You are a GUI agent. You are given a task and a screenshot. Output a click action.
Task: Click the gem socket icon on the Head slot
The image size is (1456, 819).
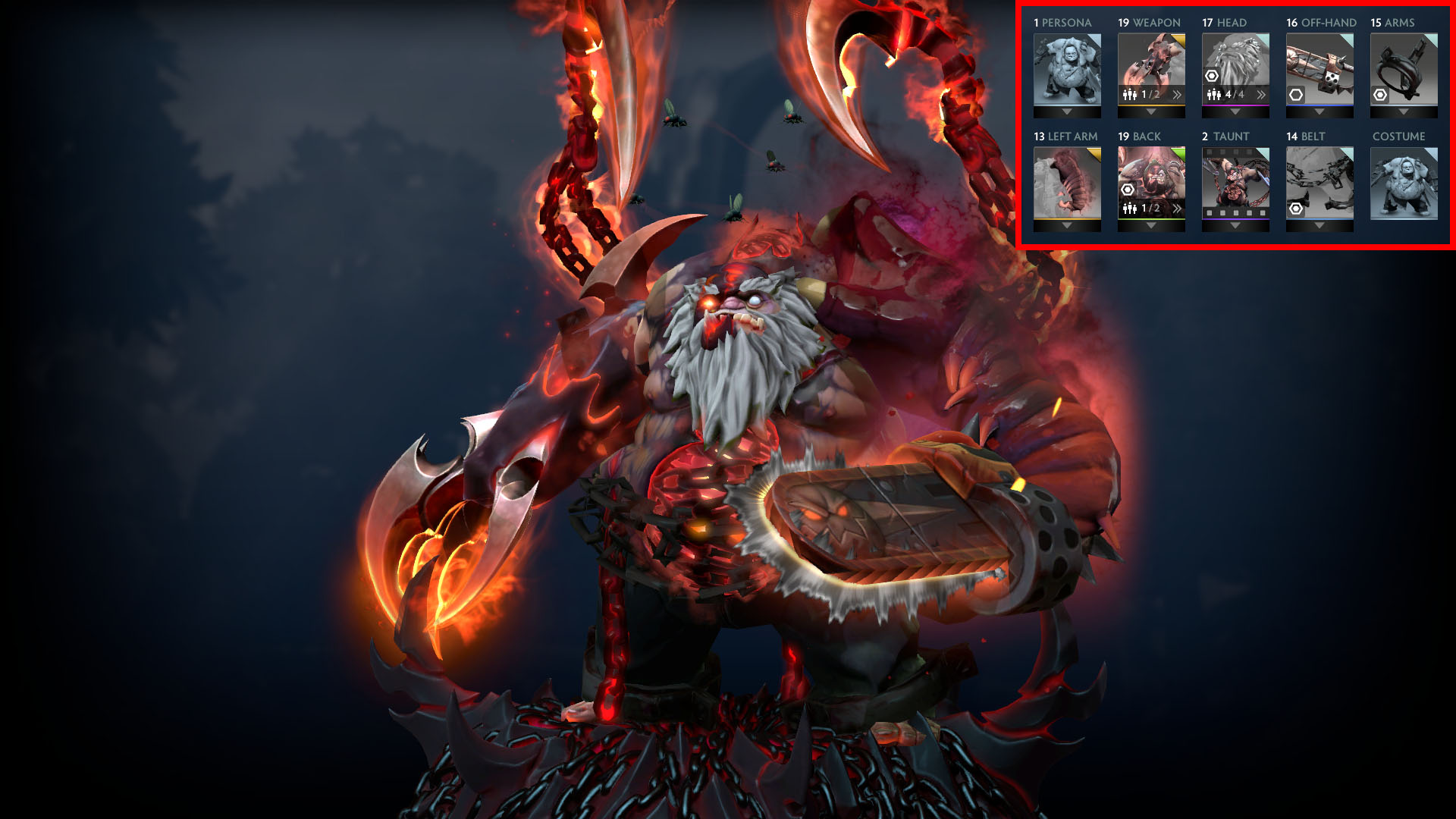point(1212,77)
